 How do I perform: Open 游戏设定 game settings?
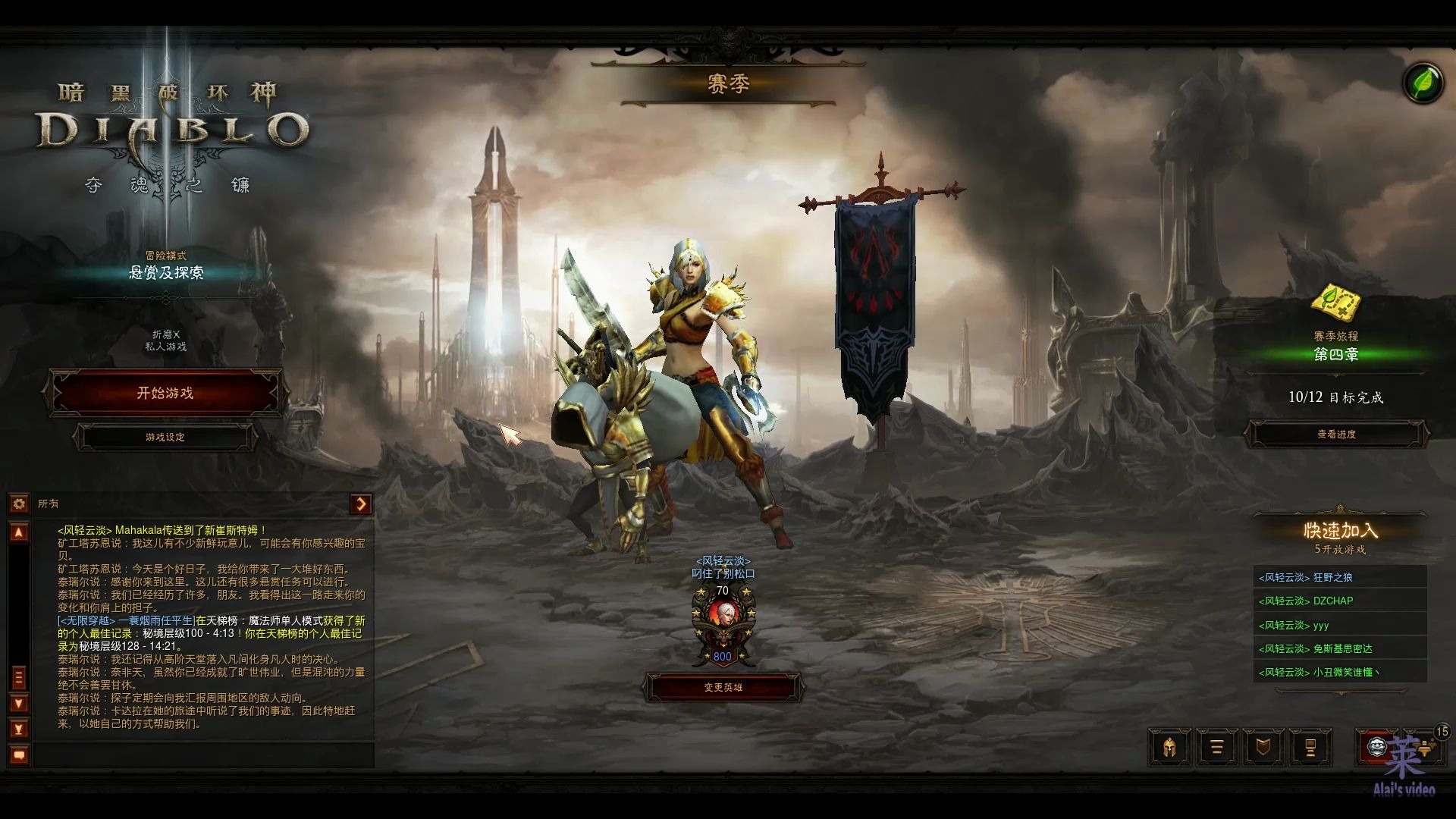click(x=165, y=438)
